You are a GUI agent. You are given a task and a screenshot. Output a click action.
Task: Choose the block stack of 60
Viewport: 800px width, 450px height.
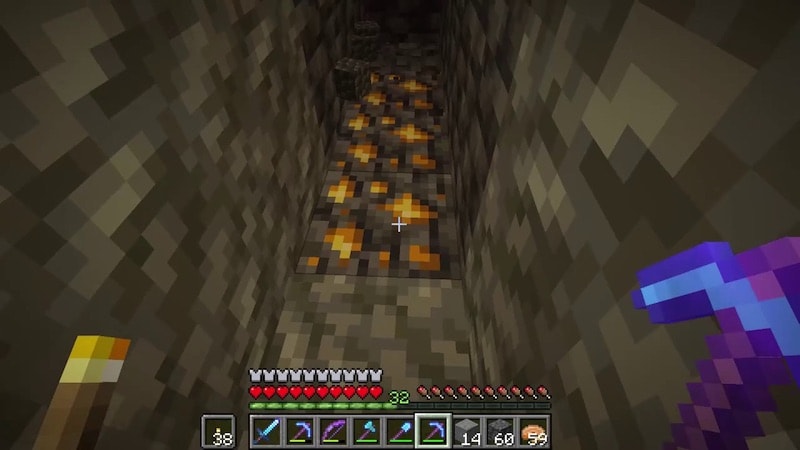point(499,432)
